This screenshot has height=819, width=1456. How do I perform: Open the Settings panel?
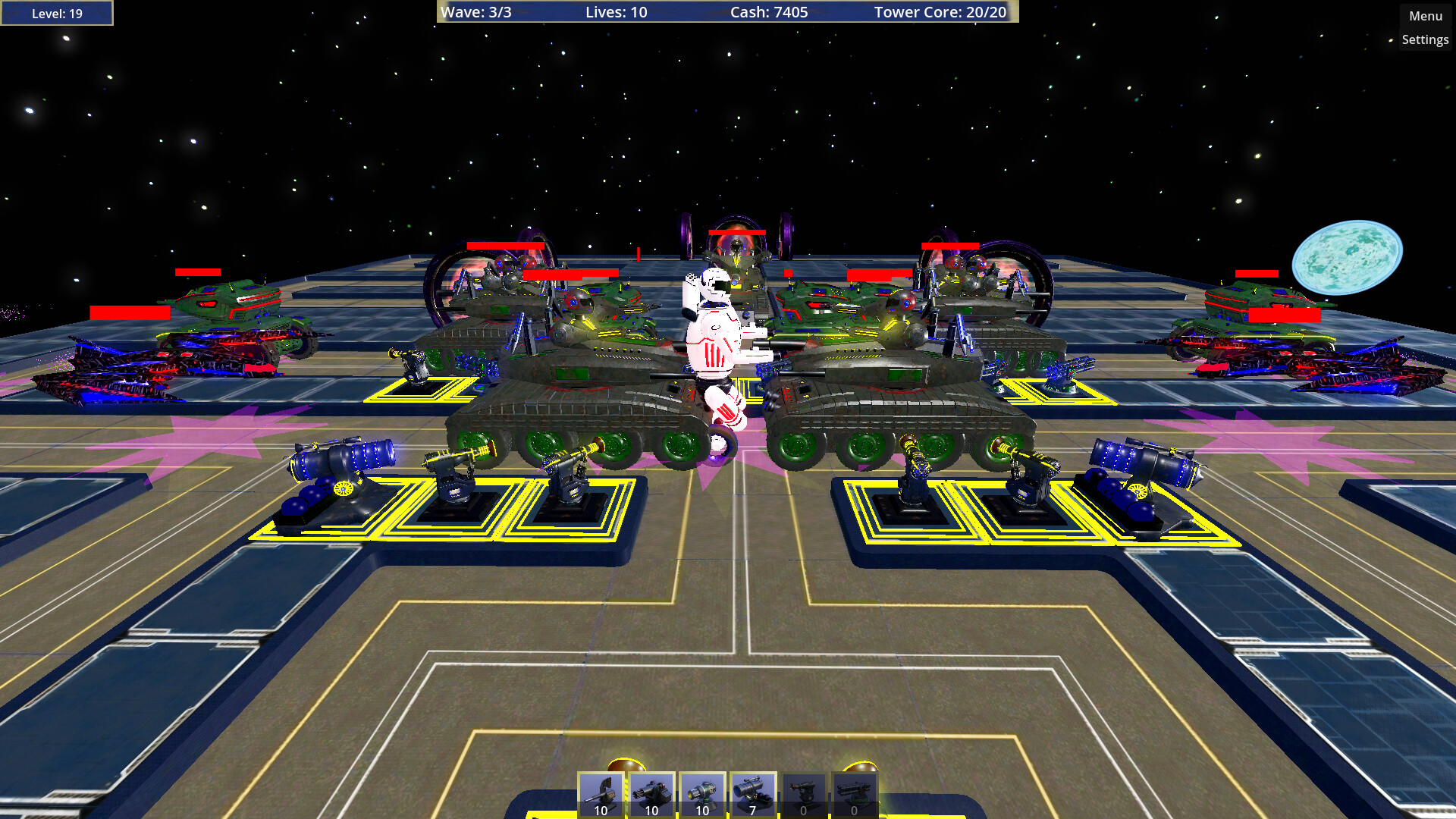pos(1424,39)
